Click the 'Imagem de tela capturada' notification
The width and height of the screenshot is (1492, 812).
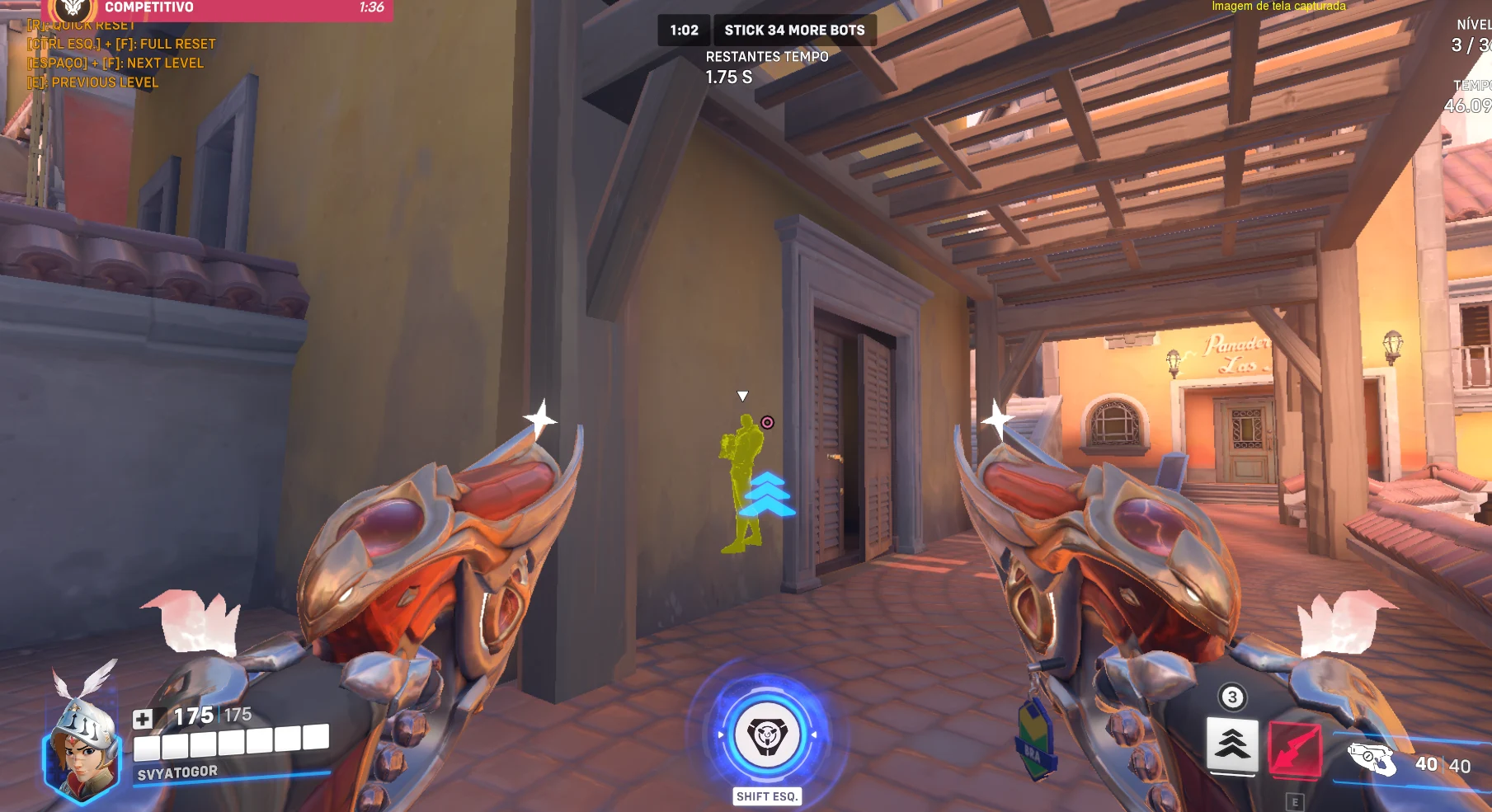point(1278,6)
